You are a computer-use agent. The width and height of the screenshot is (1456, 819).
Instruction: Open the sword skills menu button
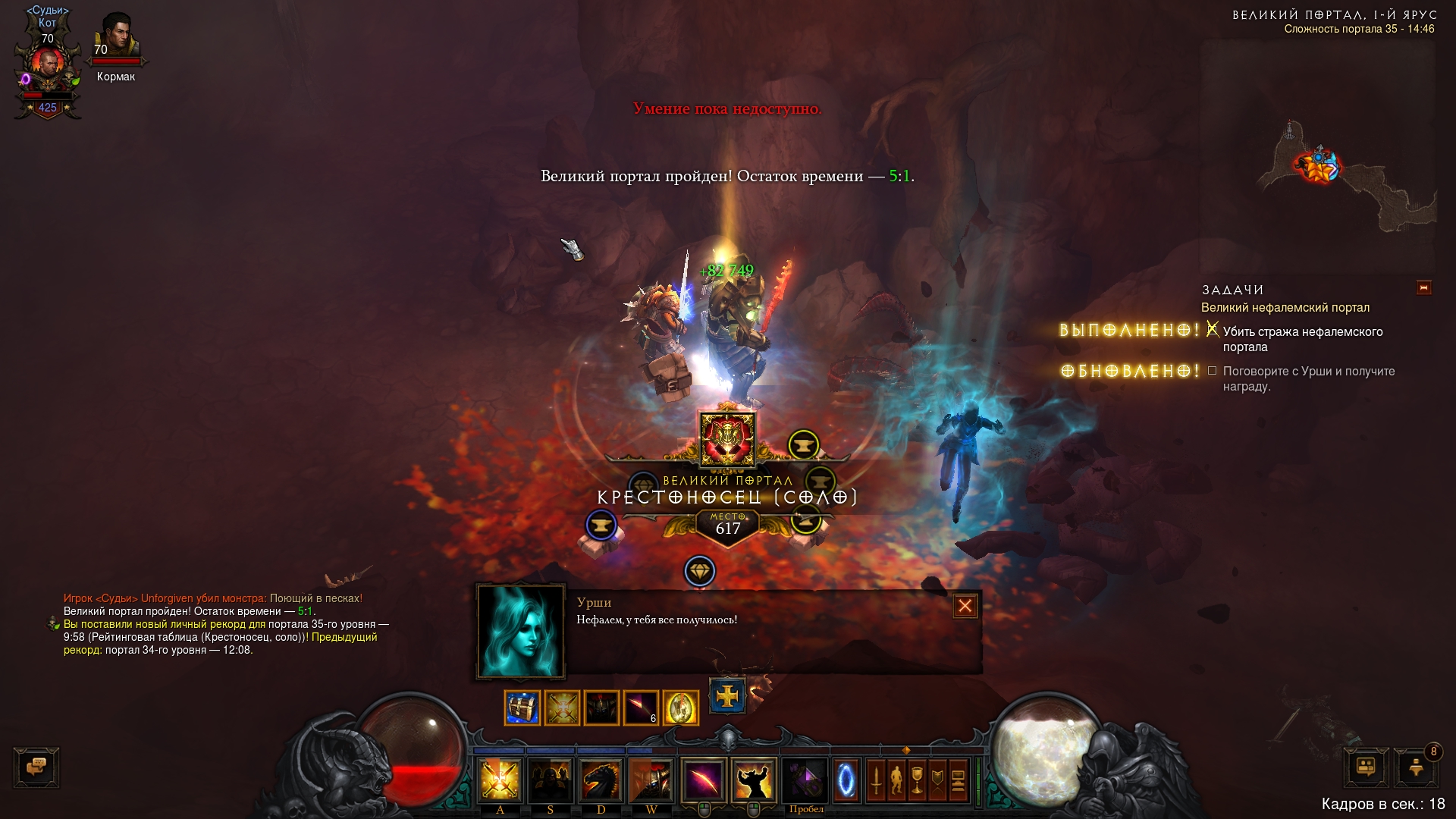tap(876, 780)
